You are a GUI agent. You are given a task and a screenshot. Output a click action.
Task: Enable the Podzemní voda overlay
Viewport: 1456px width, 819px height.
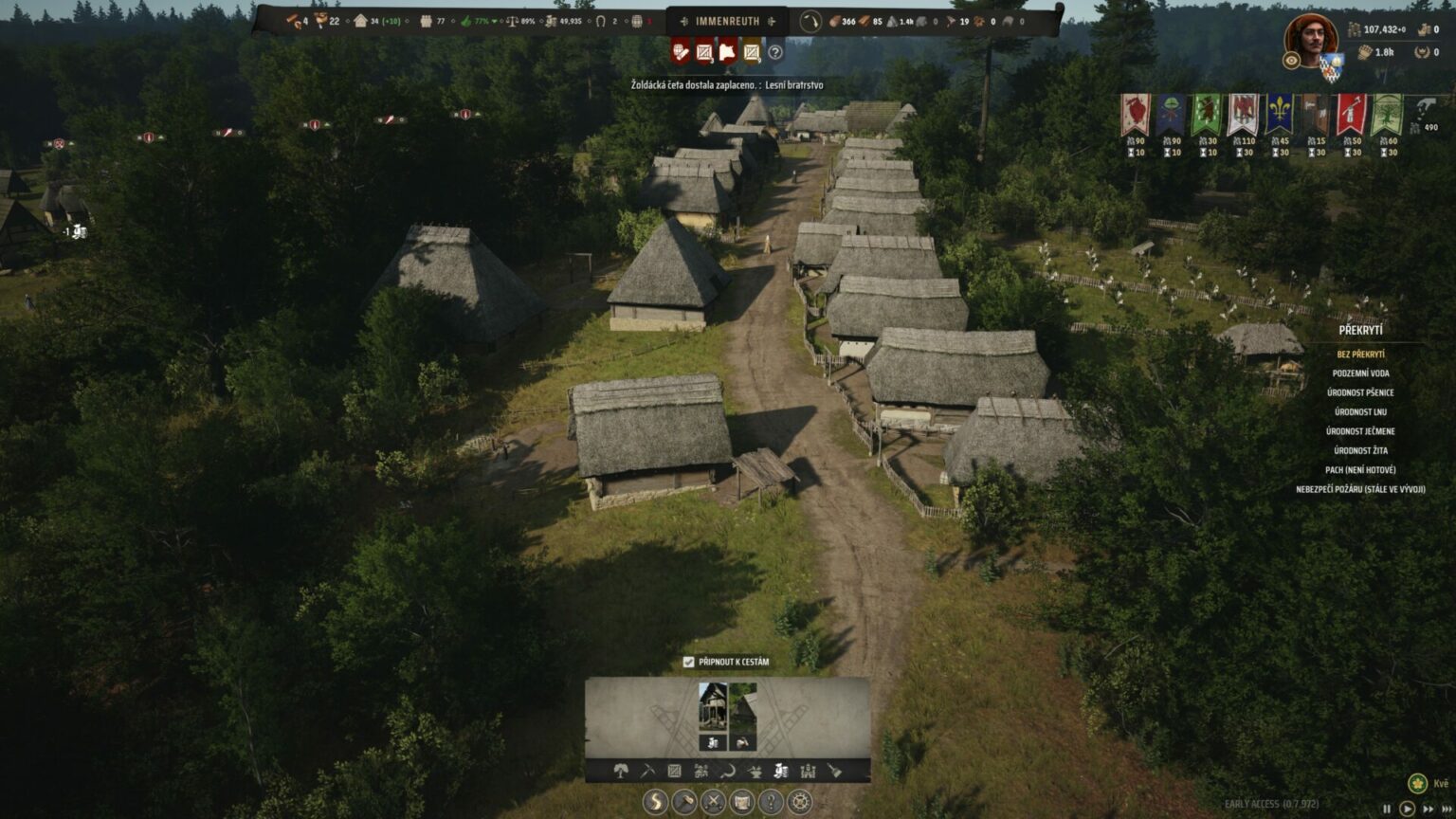[1359, 373]
